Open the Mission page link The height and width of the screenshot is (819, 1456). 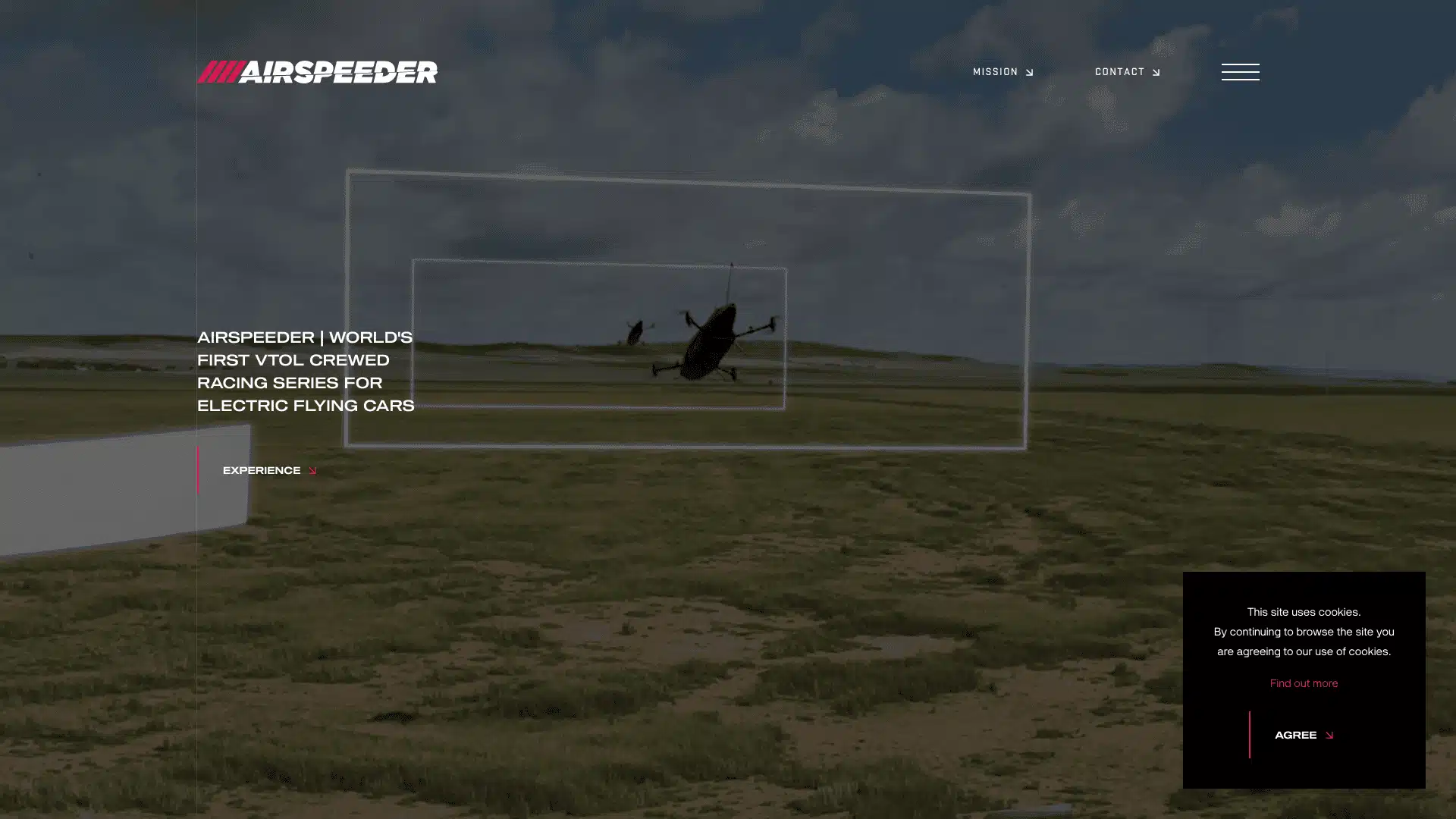tap(1003, 72)
